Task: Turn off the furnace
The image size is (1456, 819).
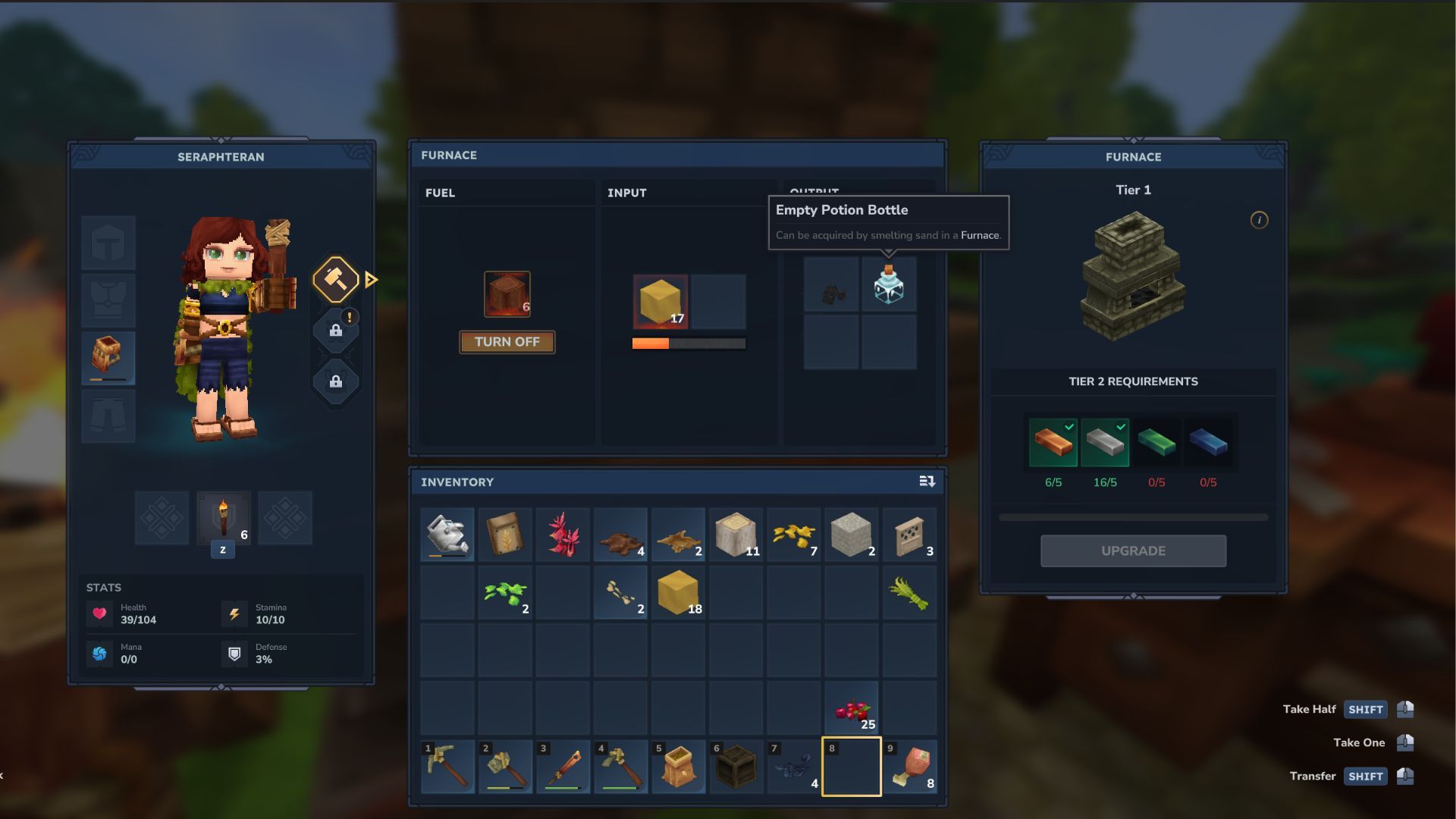Action: click(507, 342)
